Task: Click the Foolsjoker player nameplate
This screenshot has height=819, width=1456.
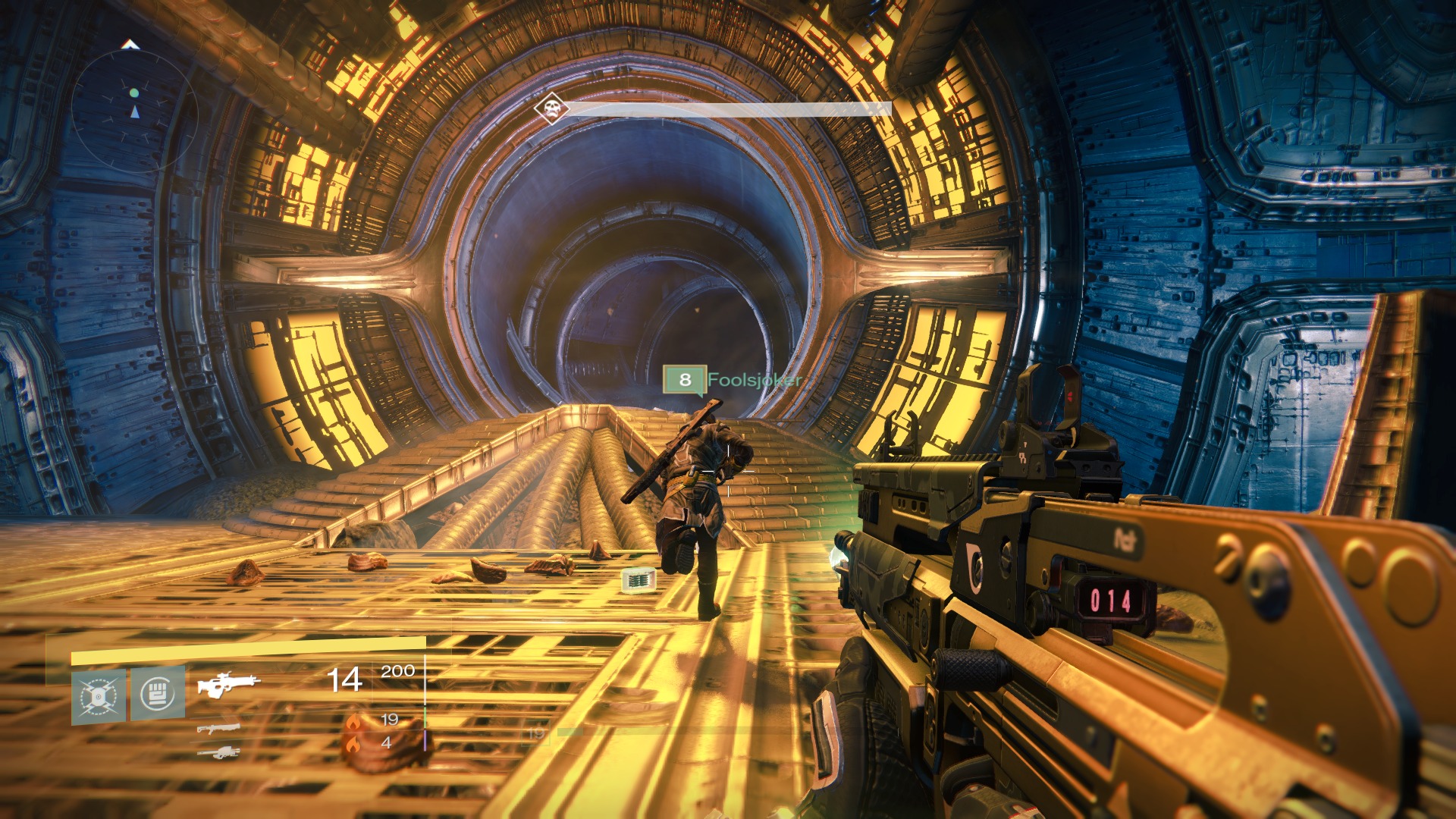Action: tap(731, 379)
